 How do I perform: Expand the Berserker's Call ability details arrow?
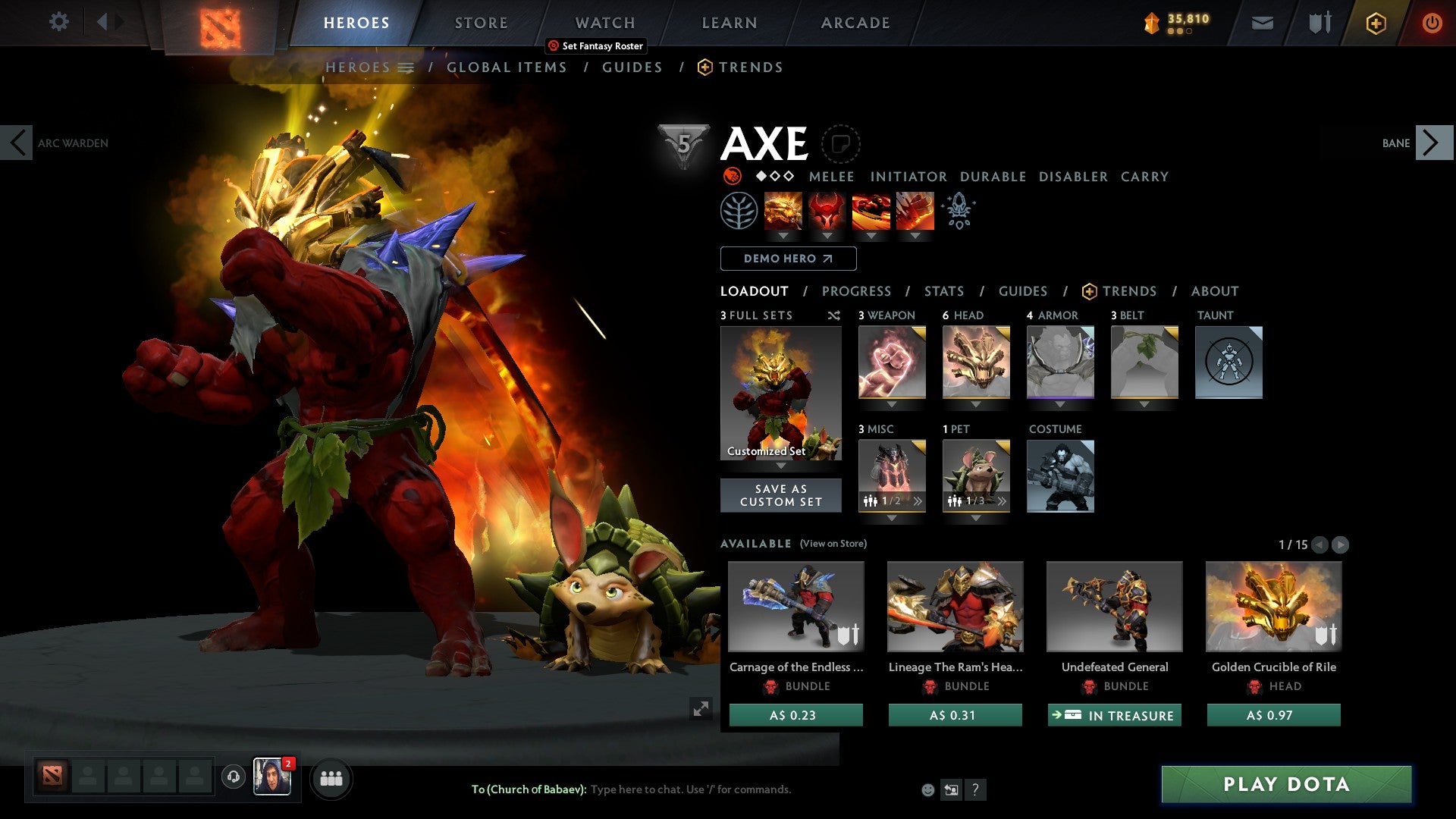coord(783,236)
